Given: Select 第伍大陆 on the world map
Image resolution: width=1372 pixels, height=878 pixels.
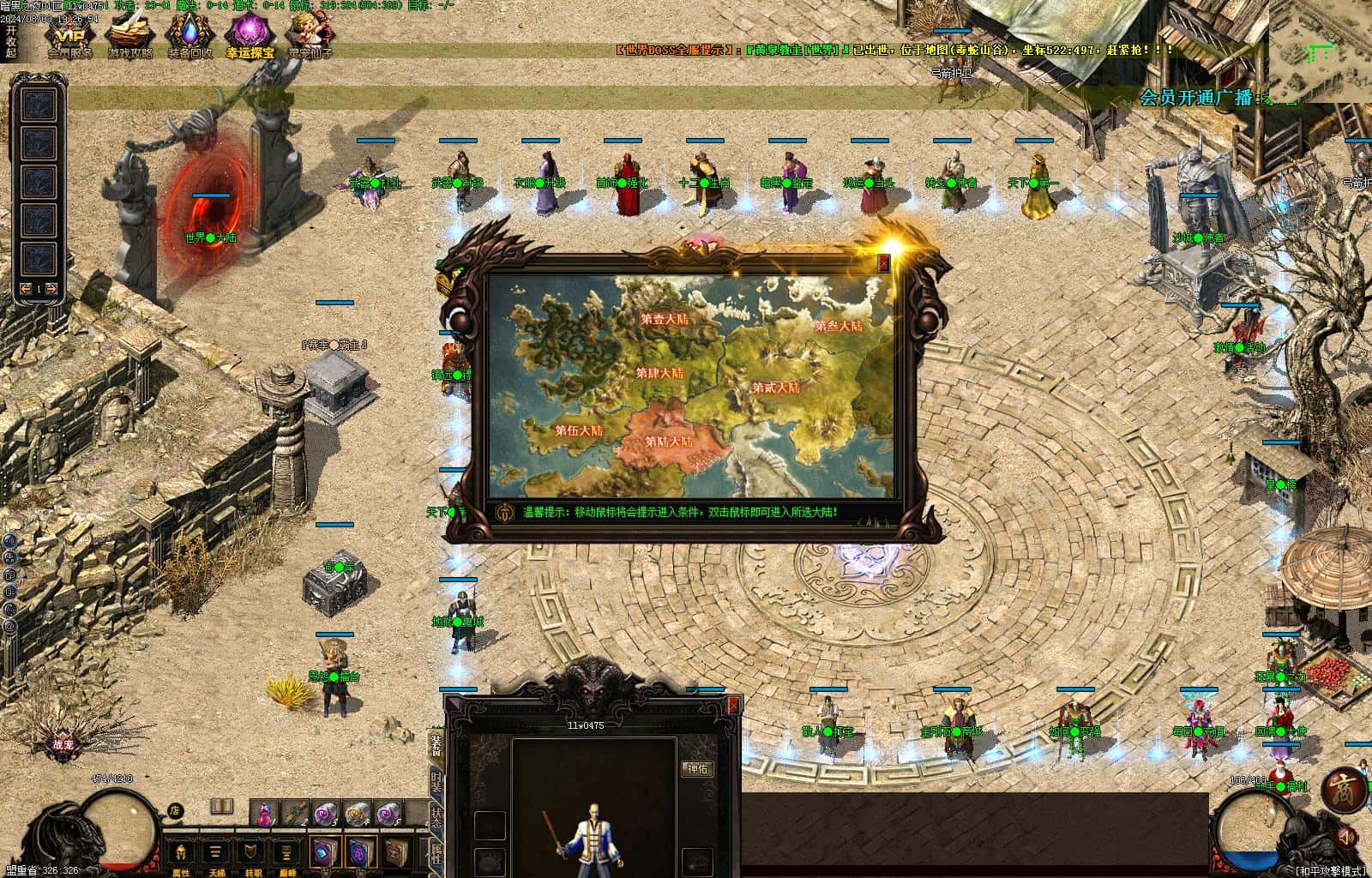Looking at the screenshot, I should pyautogui.click(x=578, y=430).
